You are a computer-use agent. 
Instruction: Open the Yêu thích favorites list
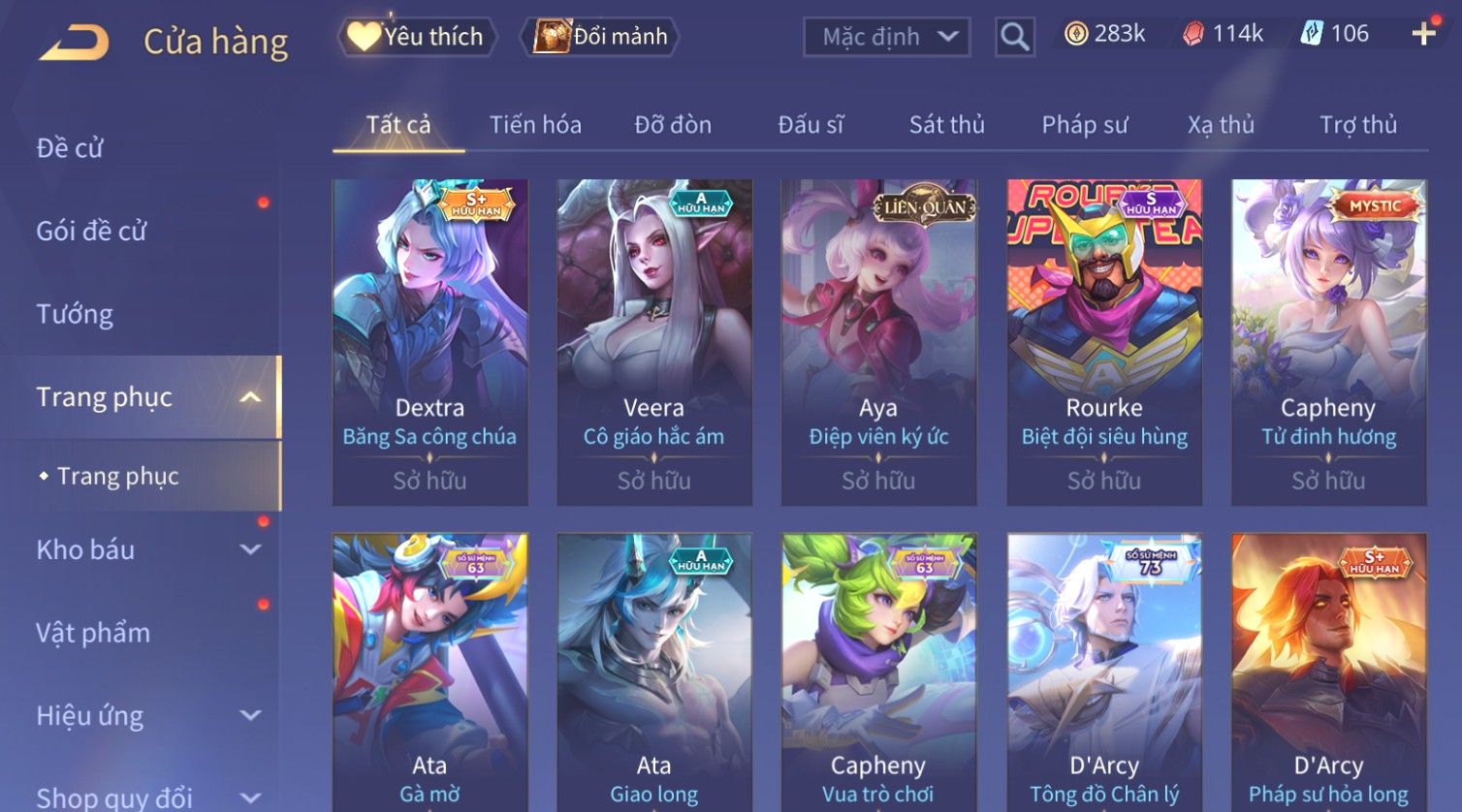pyautogui.click(x=417, y=37)
